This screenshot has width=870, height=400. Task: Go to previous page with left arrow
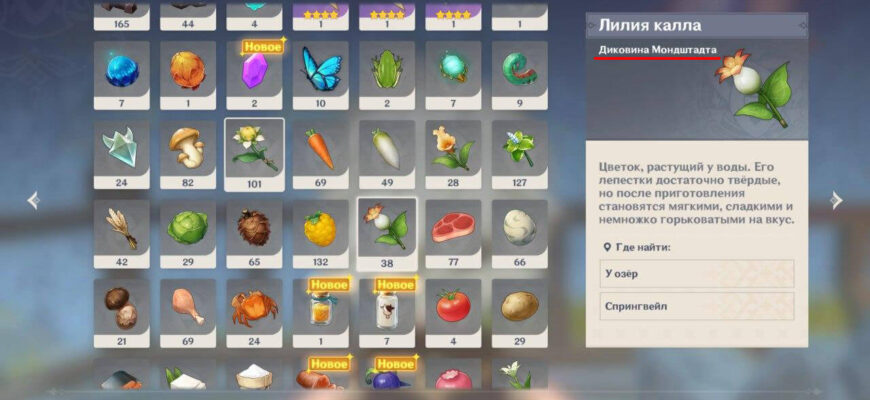[33, 201]
